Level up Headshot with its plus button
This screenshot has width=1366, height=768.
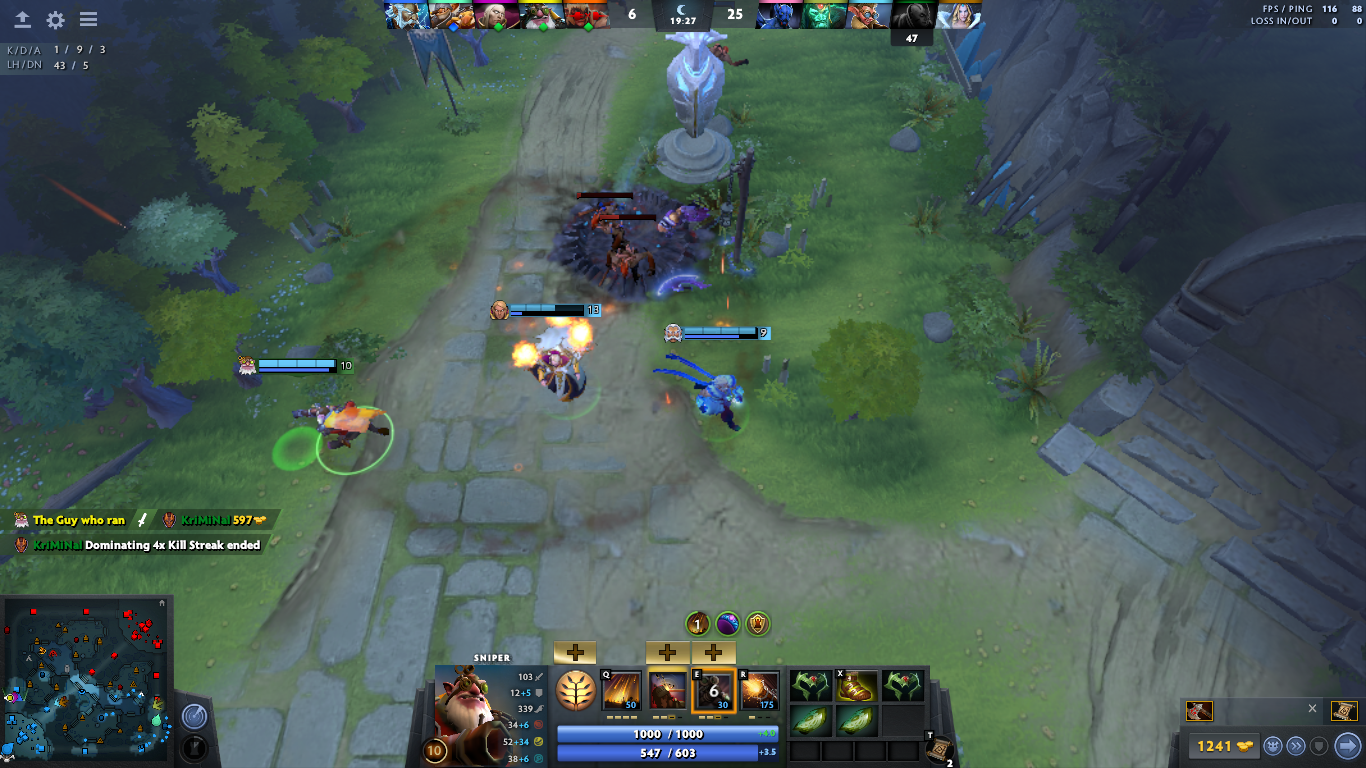point(667,653)
